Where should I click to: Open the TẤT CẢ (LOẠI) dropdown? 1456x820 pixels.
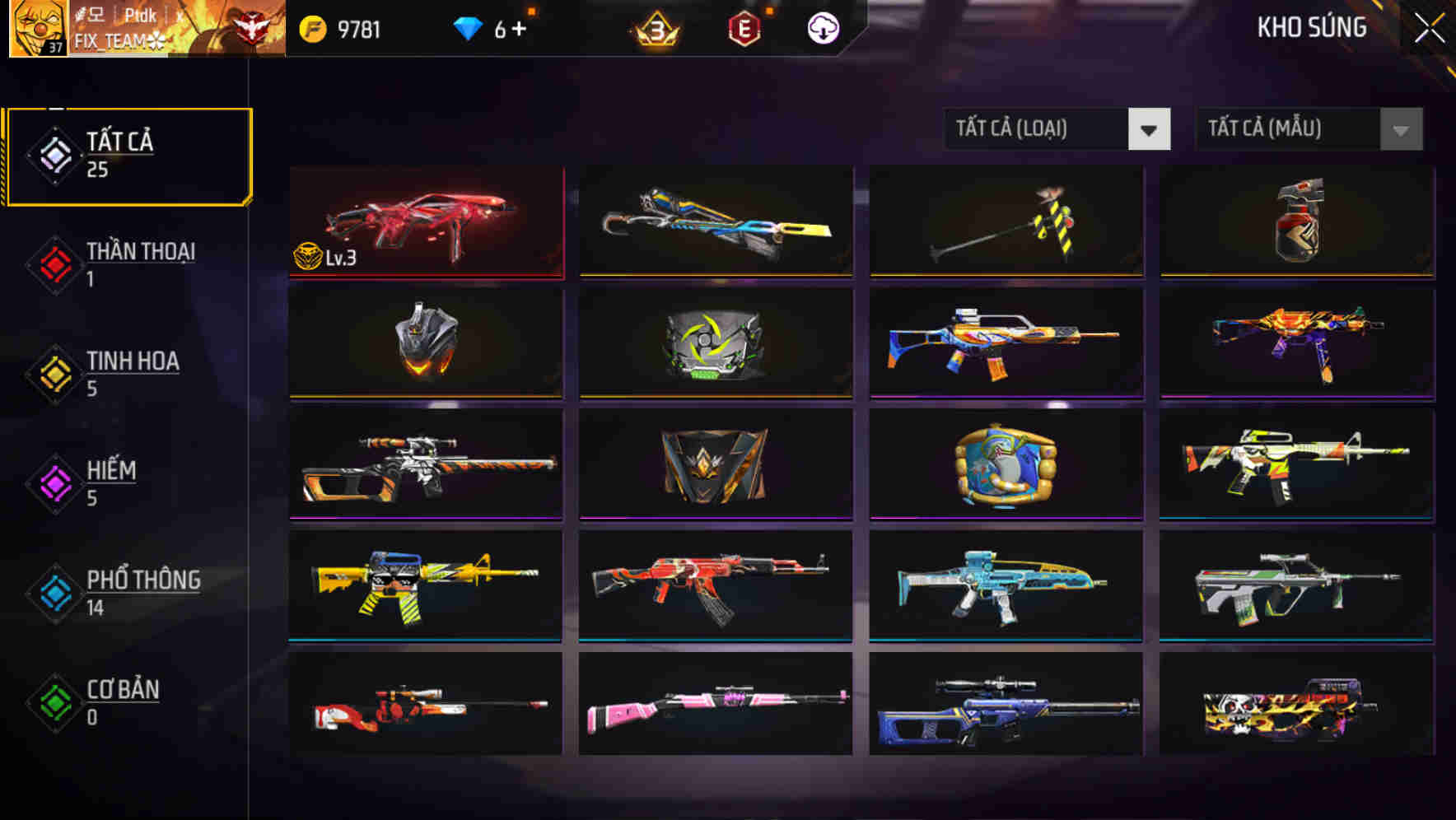(x=1038, y=129)
